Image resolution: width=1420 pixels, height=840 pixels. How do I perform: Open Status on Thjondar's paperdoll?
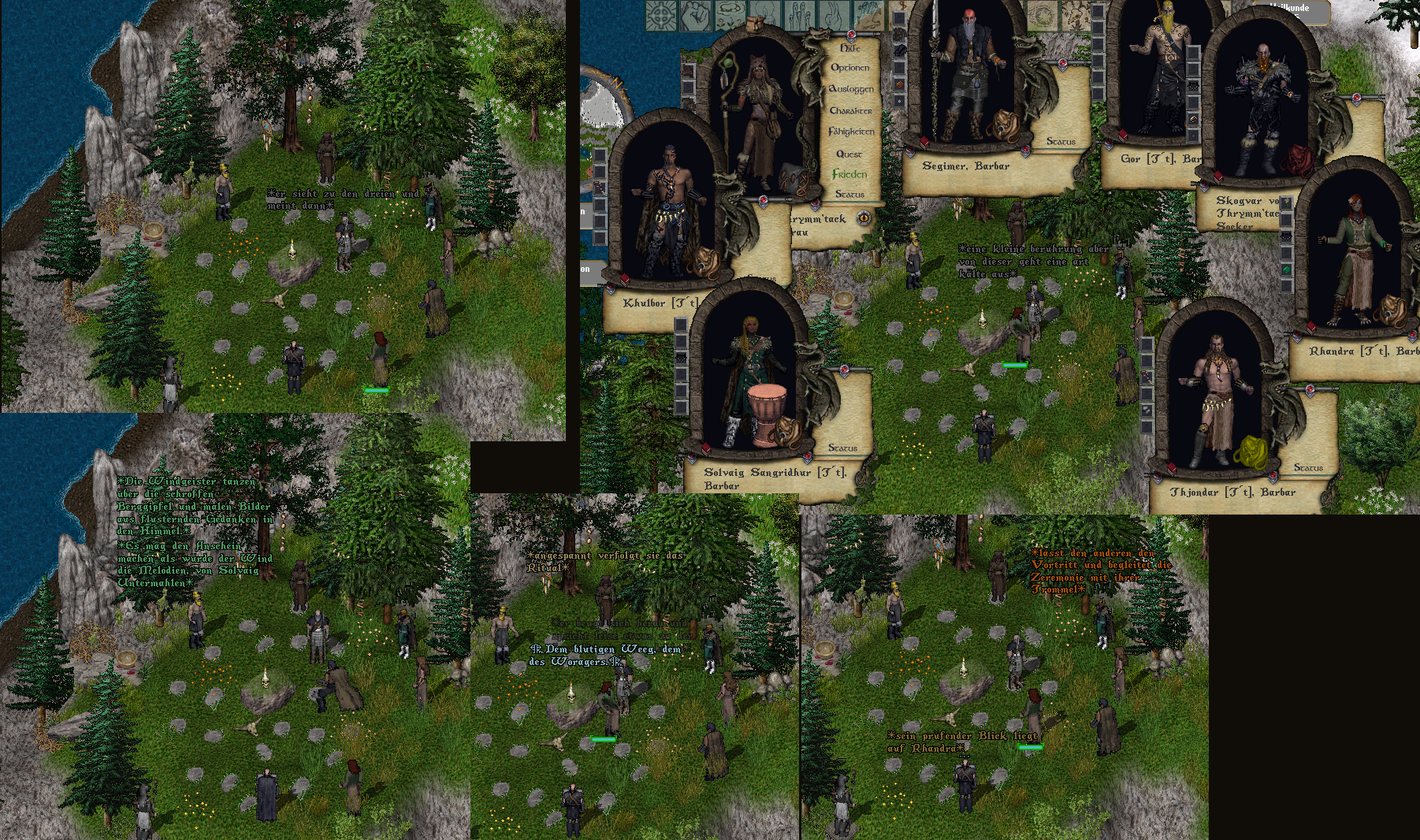click(1308, 468)
